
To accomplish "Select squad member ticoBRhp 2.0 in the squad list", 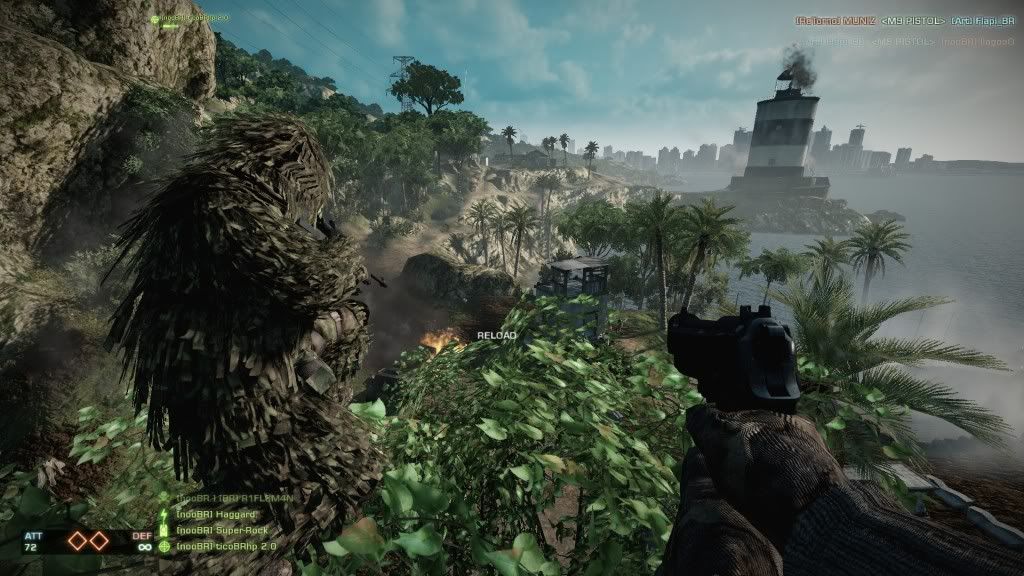I will tap(226, 546).
